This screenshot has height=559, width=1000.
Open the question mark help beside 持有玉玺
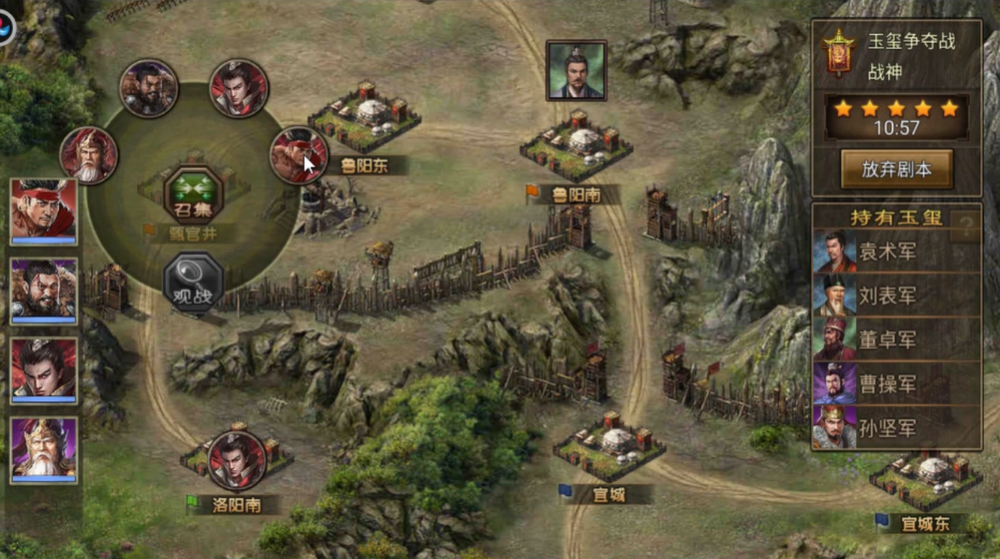(967, 227)
